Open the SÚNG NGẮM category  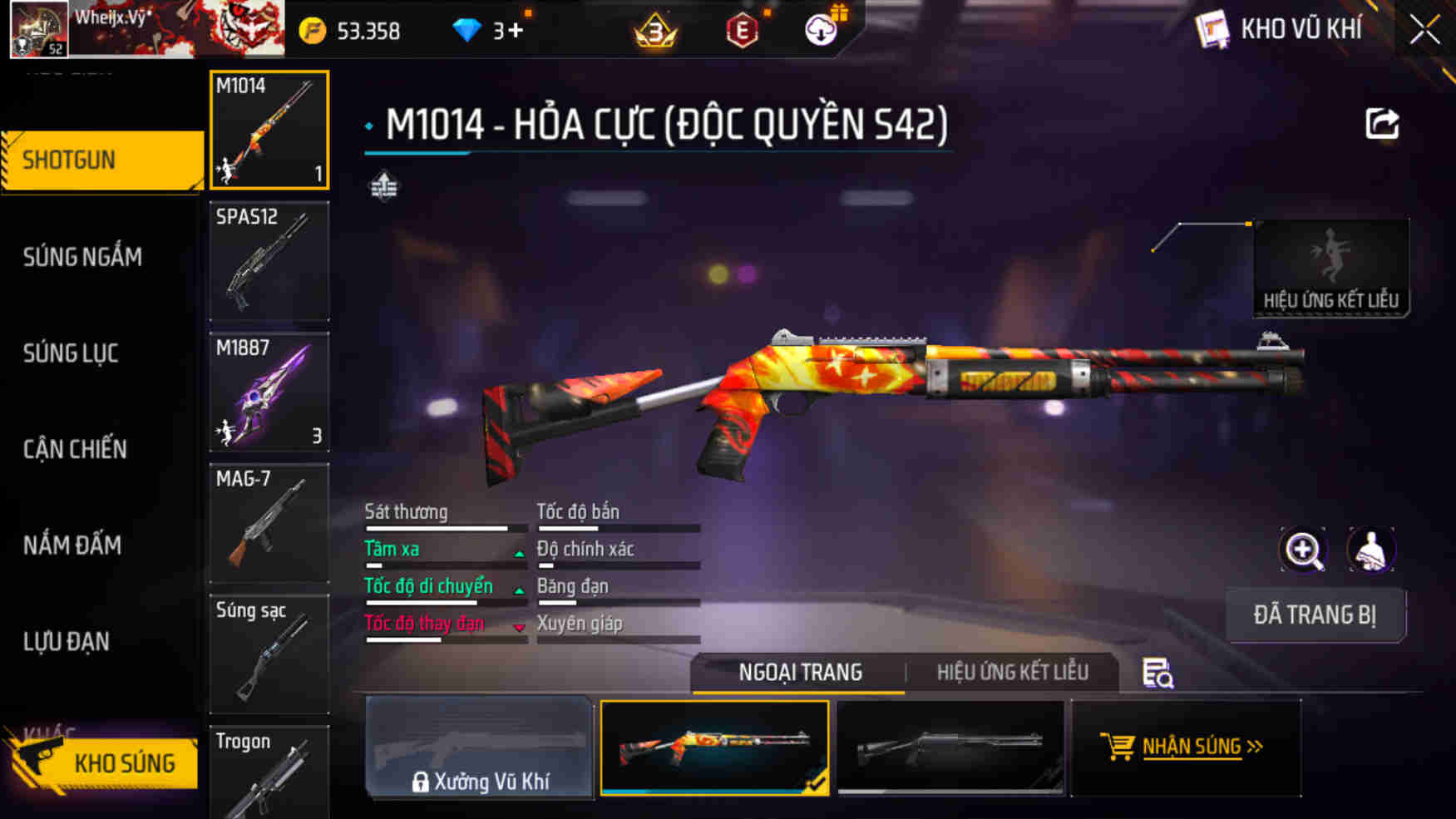[83, 257]
